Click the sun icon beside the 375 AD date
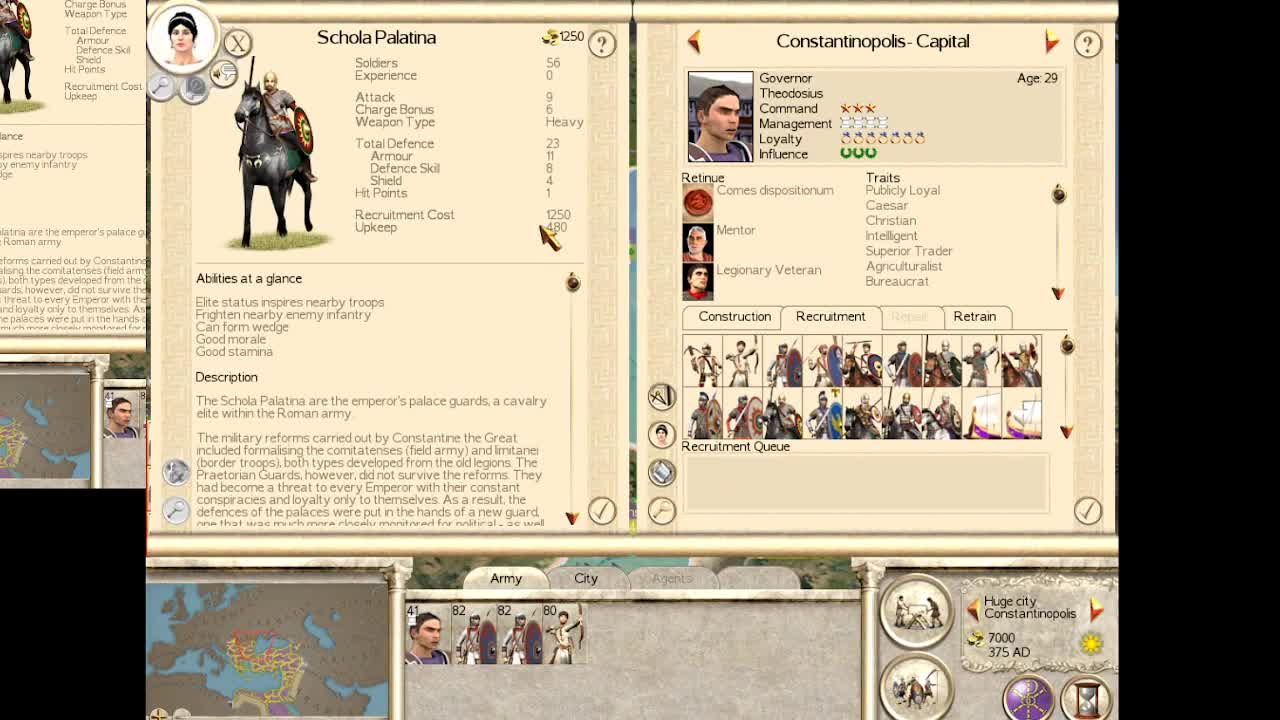The image size is (1280, 720). tap(1089, 644)
